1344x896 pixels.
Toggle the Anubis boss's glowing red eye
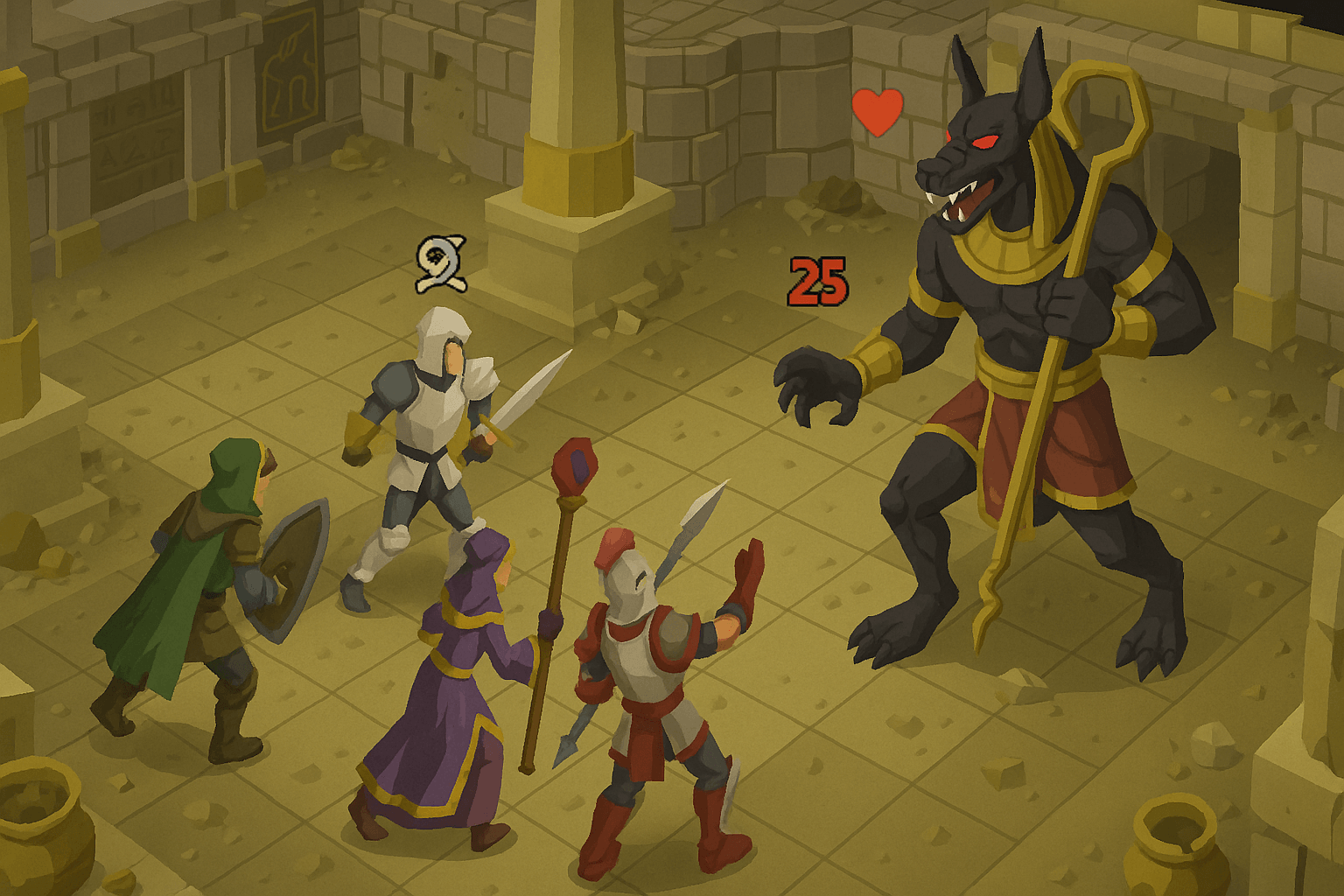point(987,140)
